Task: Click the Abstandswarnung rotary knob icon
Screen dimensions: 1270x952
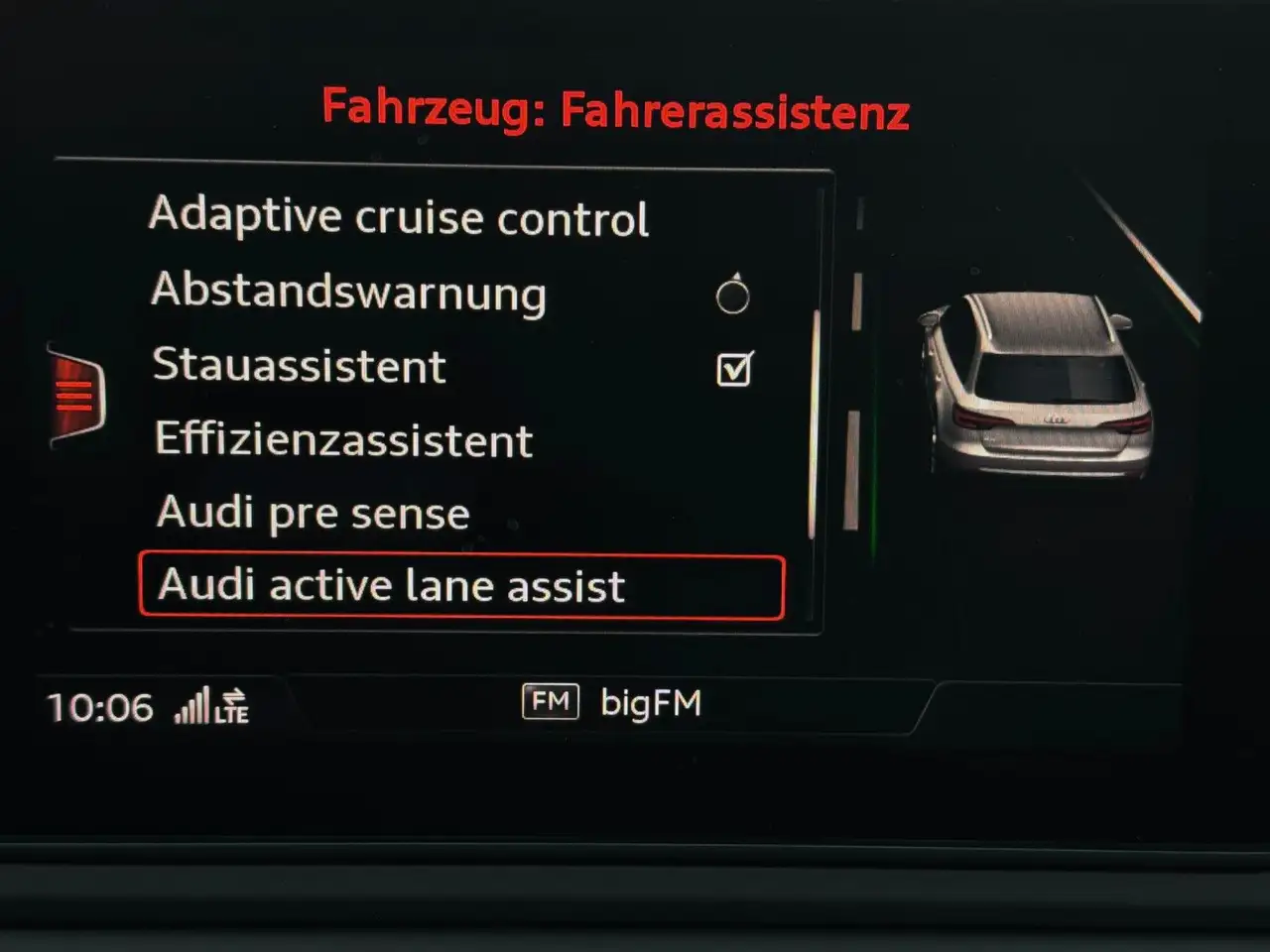Action: 732,295
